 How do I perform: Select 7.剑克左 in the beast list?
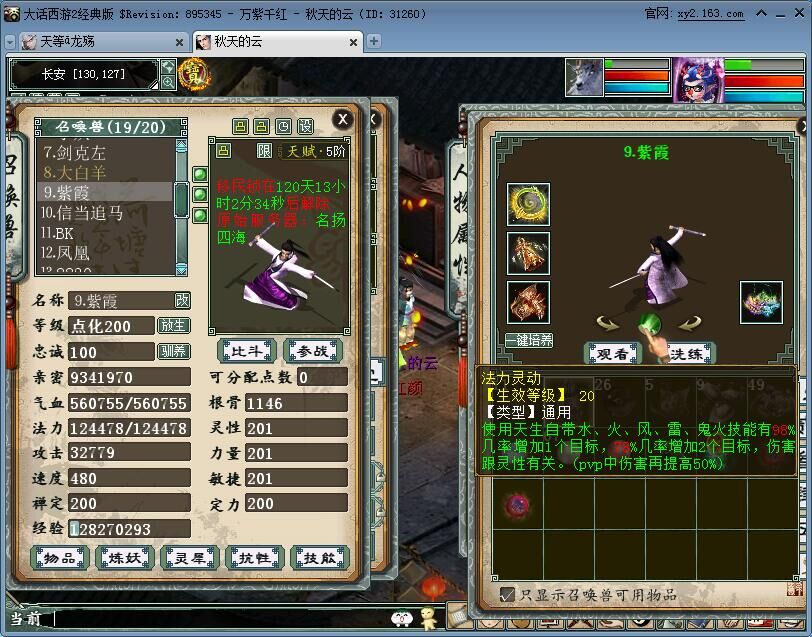click(74, 153)
